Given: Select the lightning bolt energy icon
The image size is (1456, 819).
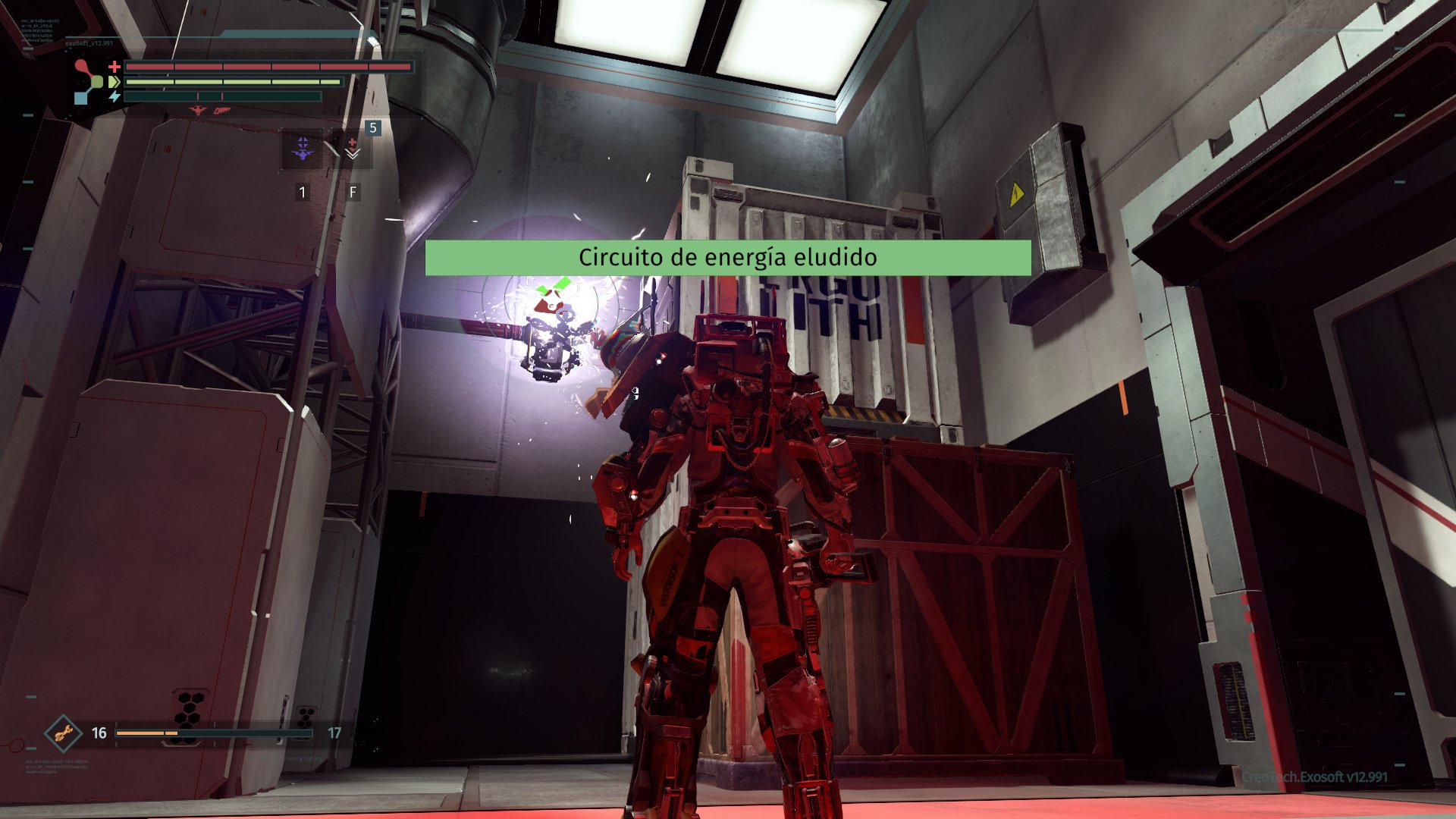Looking at the screenshot, I should tap(114, 96).
